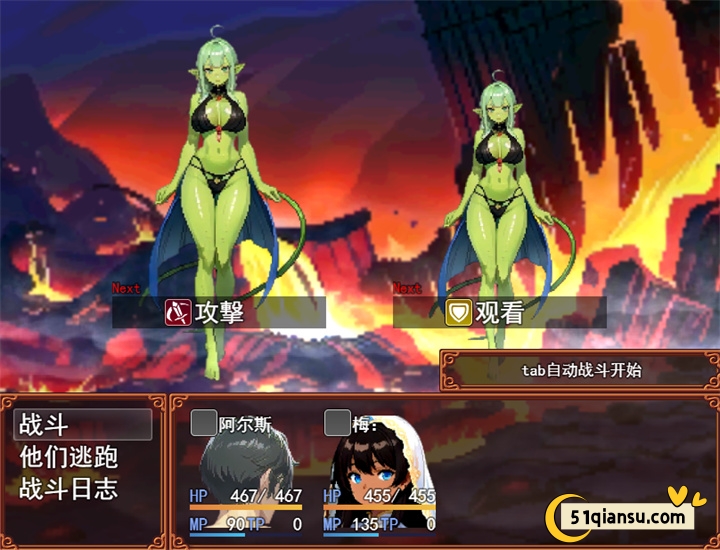Image resolution: width=720 pixels, height=550 pixels.
Task: Select 战斗 from the battle menu
Action: [82, 425]
